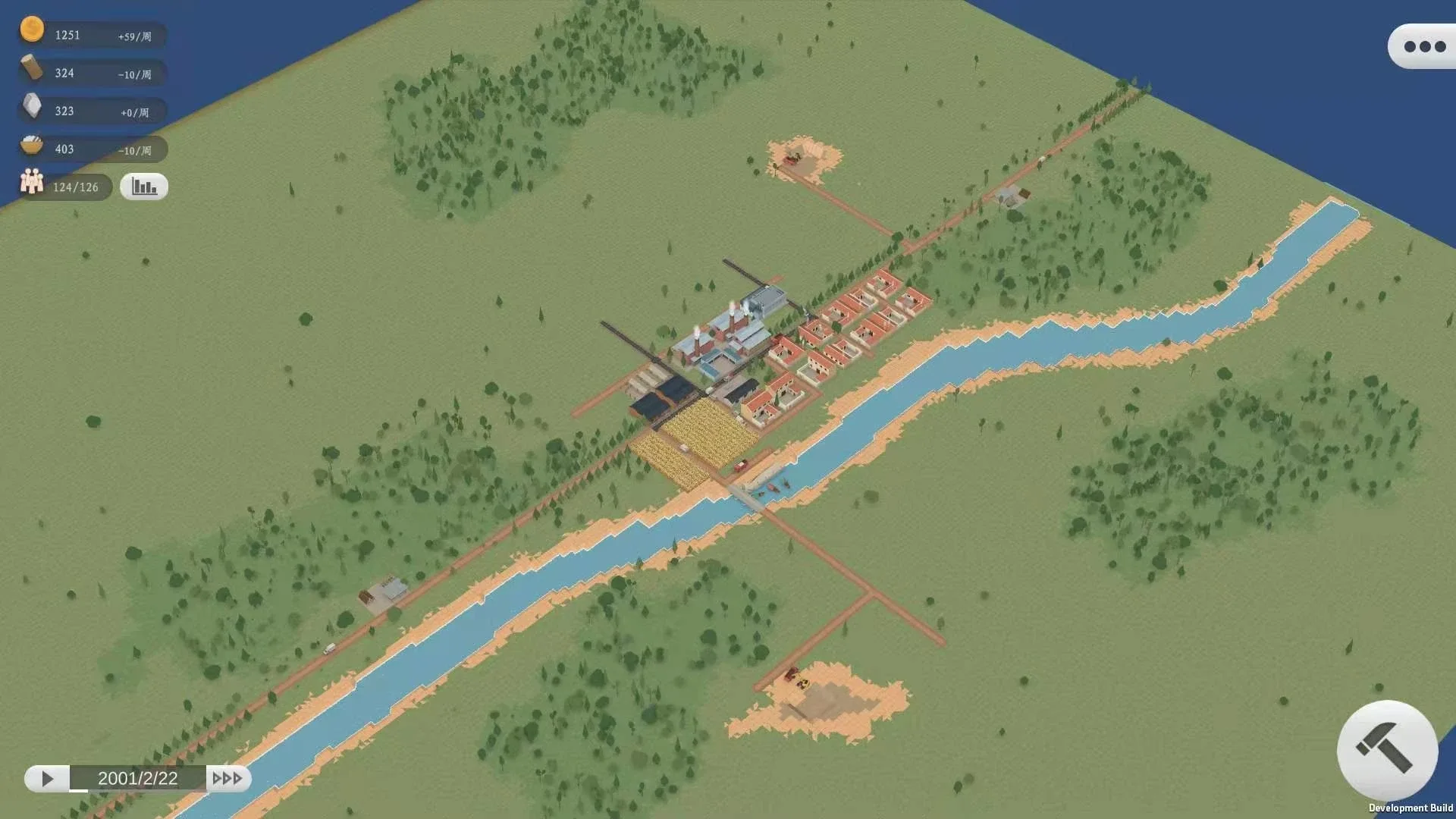Screen dimensions: 1456x819
Task: Open the build hammer menu
Action: point(1386,751)
